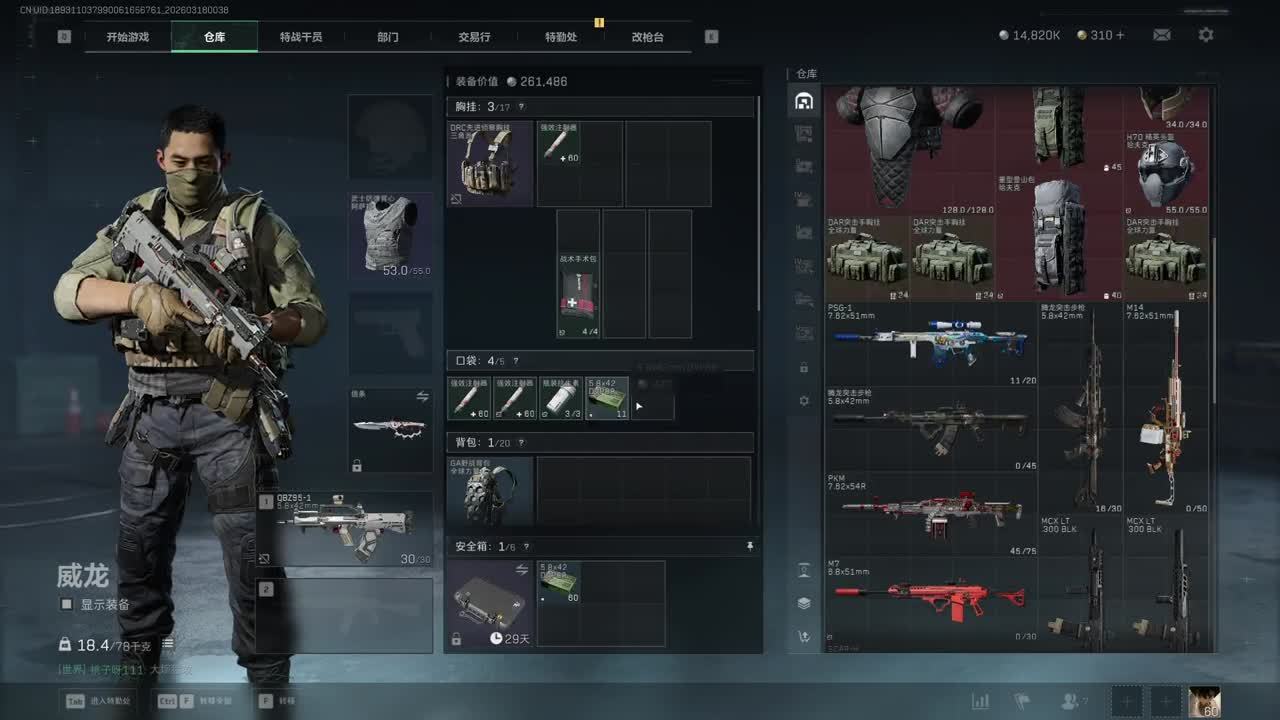Pick the PKM machine gun in stash
1280x720 pixels.
tap(930, 513)
